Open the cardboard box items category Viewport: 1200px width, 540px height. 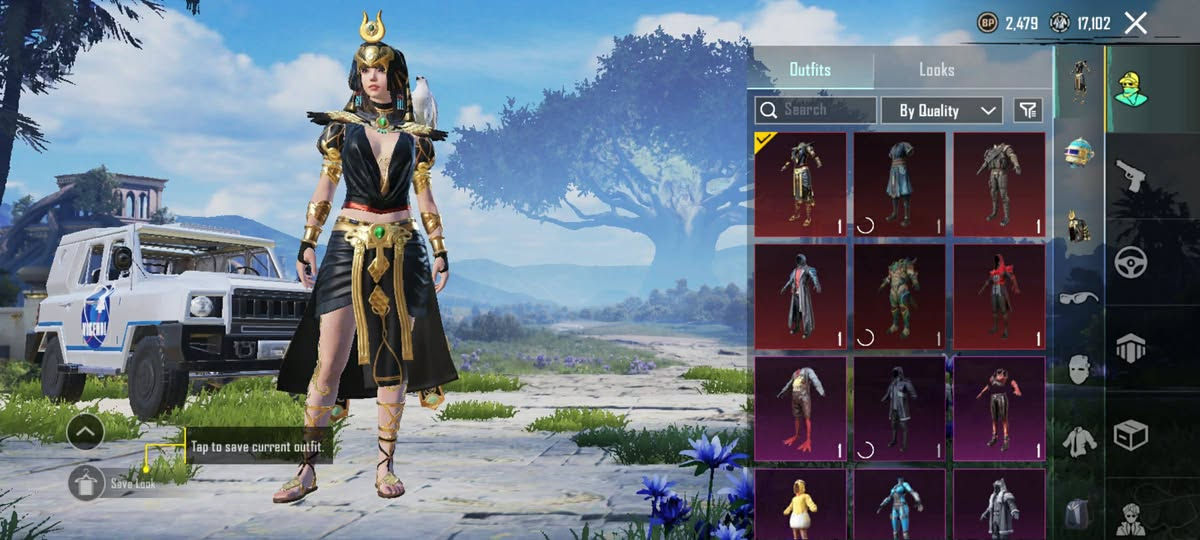pos(1131,435)
